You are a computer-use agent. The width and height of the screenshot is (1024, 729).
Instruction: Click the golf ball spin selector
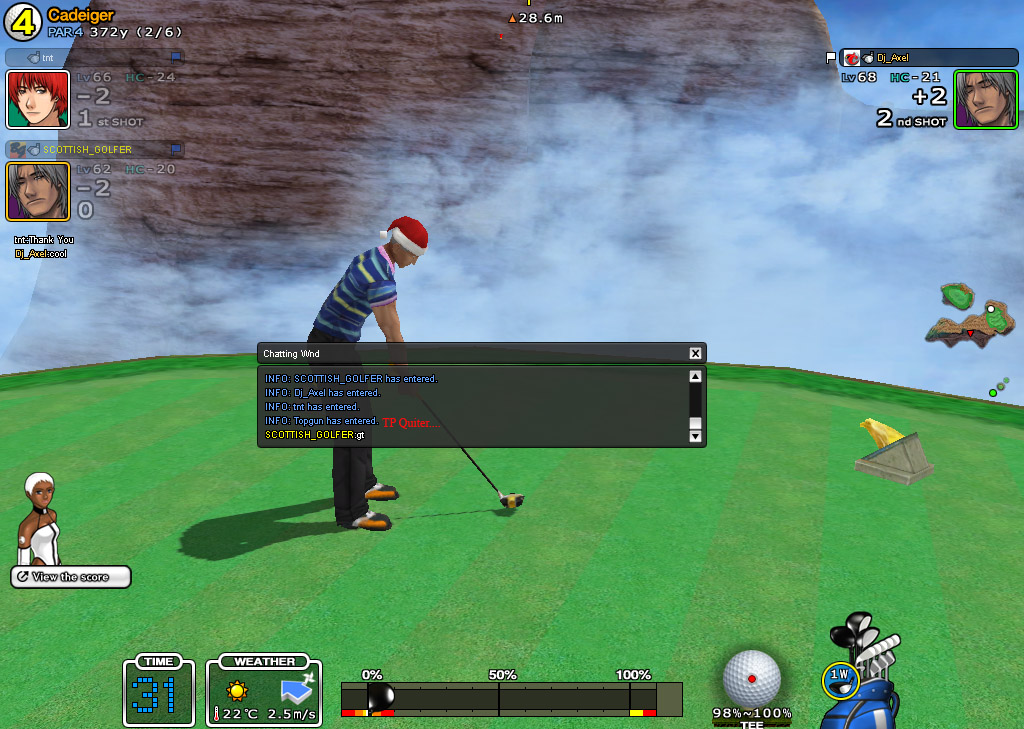click(x=751, y=677)
